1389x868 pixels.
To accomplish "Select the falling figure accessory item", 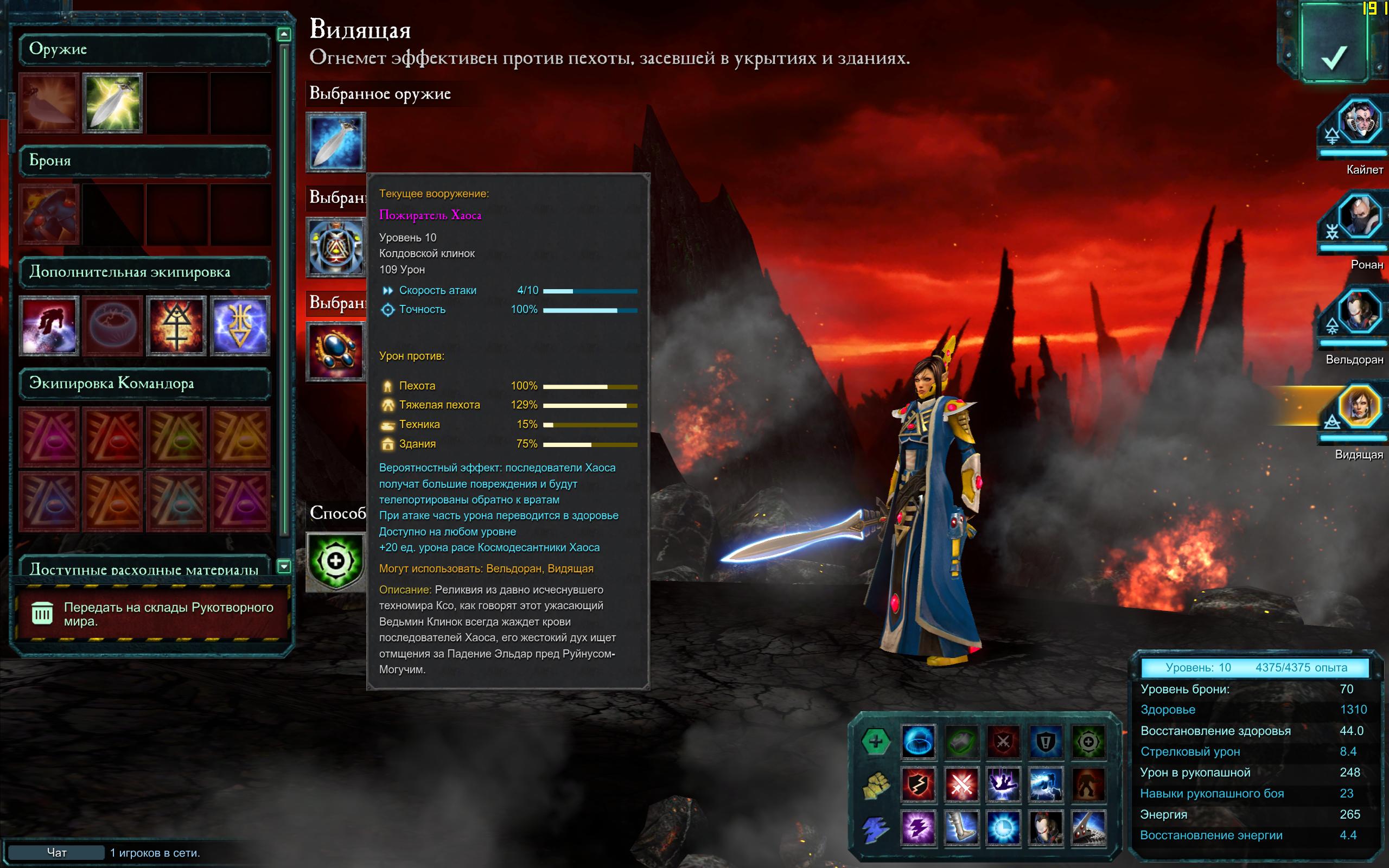I will 49,325.
